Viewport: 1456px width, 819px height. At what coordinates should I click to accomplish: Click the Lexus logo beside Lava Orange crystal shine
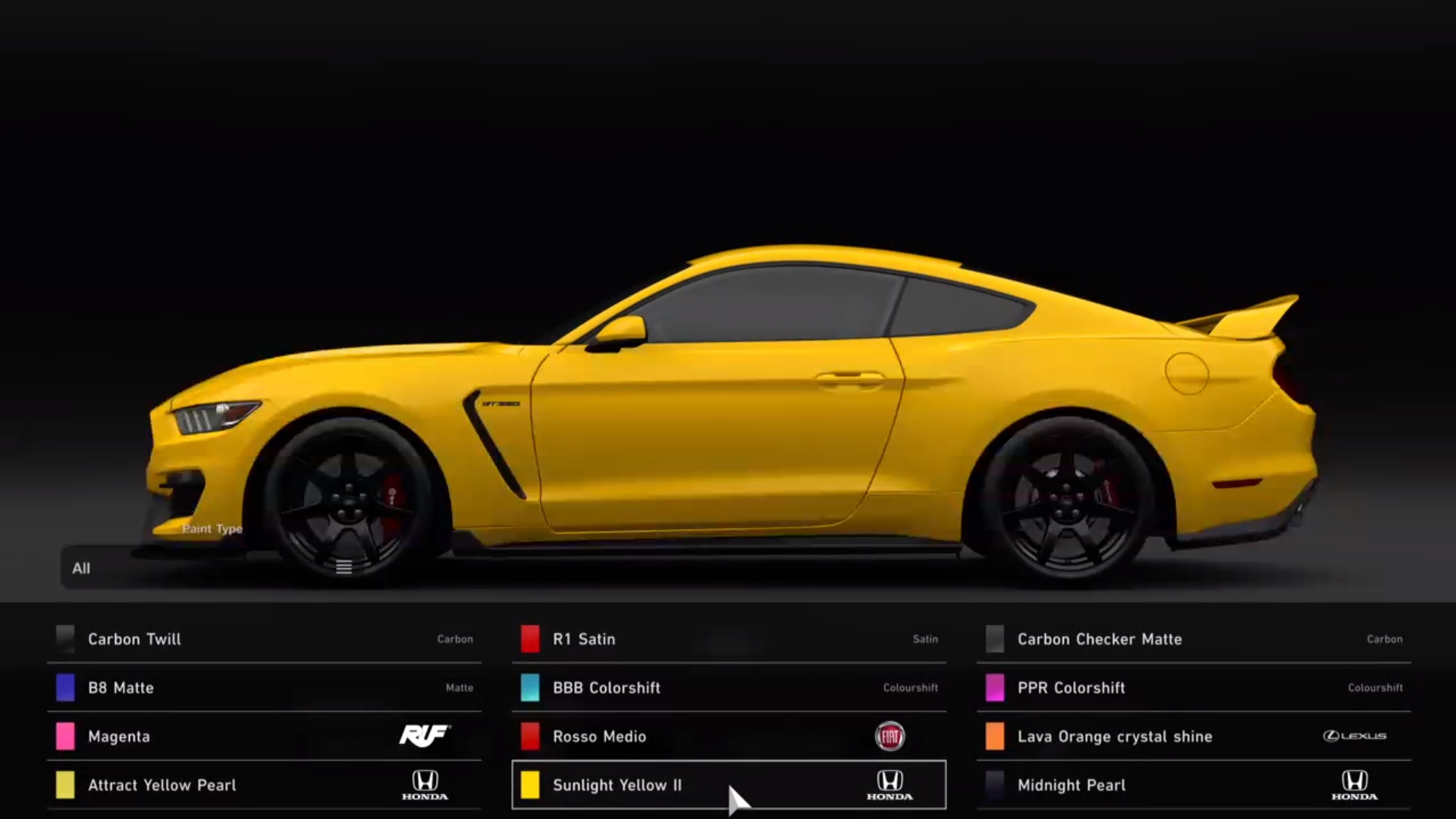pyautogui.click(x=1354, y=736)
